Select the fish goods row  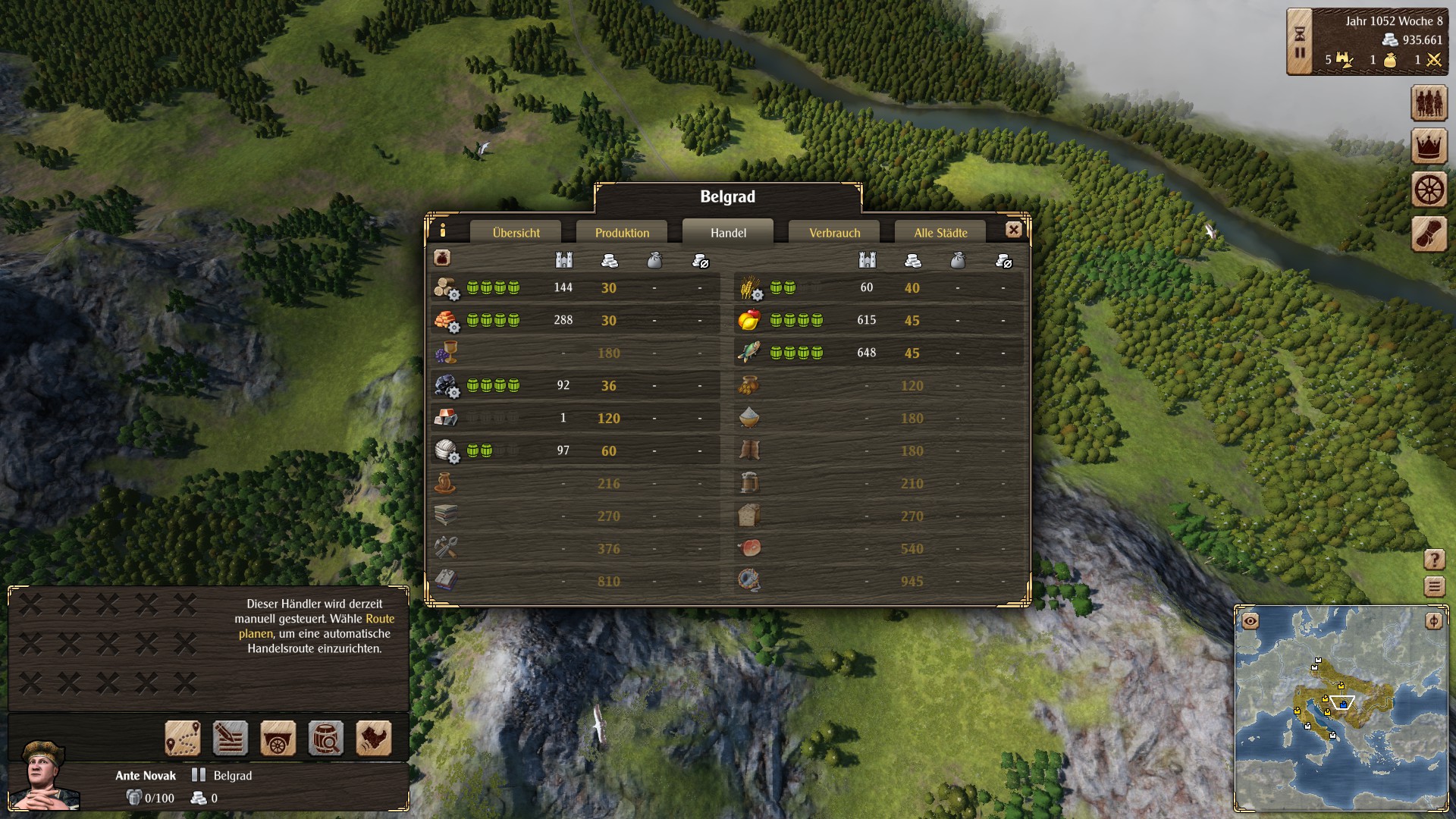880,353
